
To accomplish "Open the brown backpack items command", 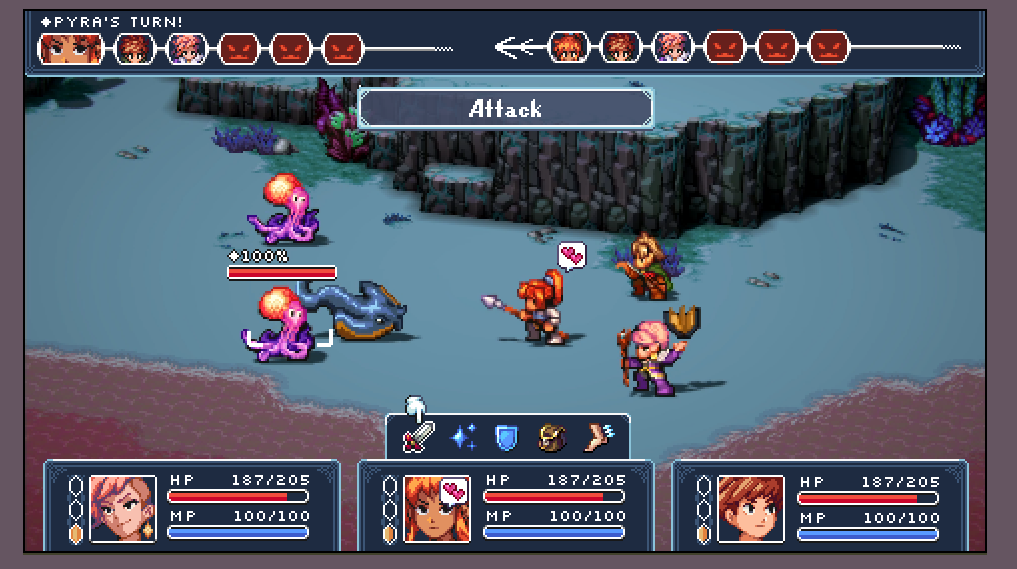I will point(551,438).
